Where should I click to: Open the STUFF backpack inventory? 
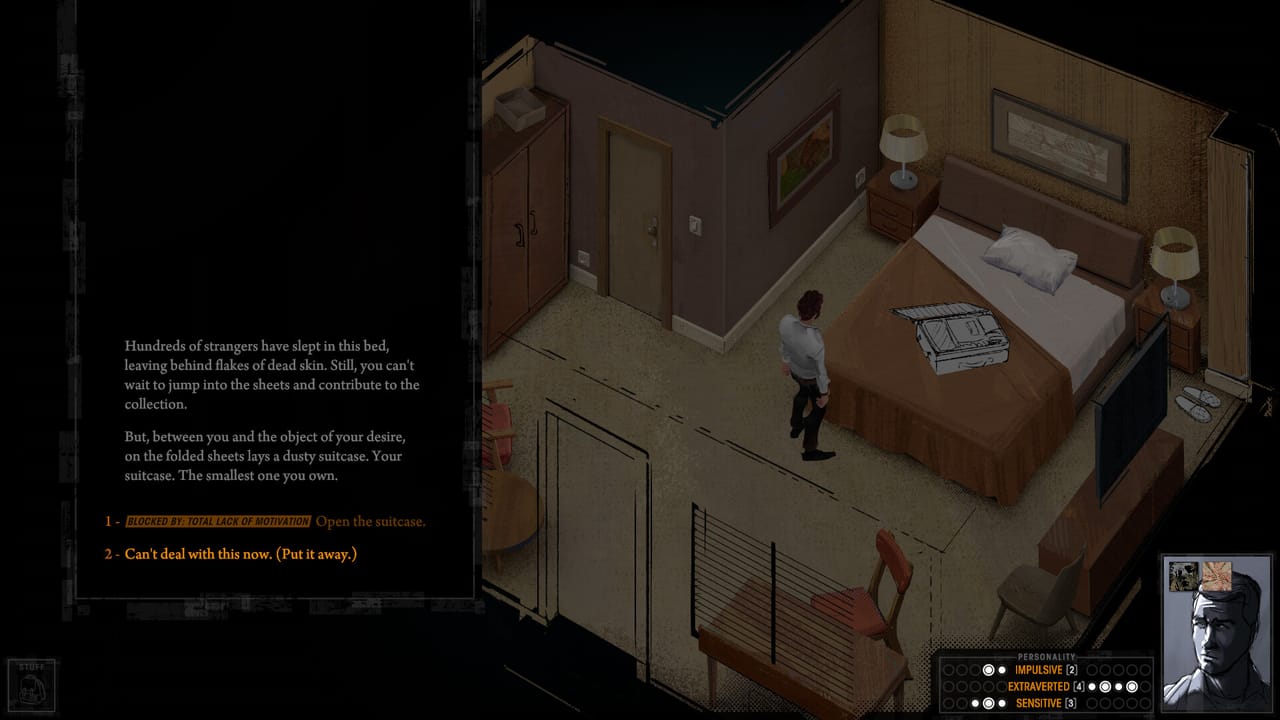[x=32, y=683]
